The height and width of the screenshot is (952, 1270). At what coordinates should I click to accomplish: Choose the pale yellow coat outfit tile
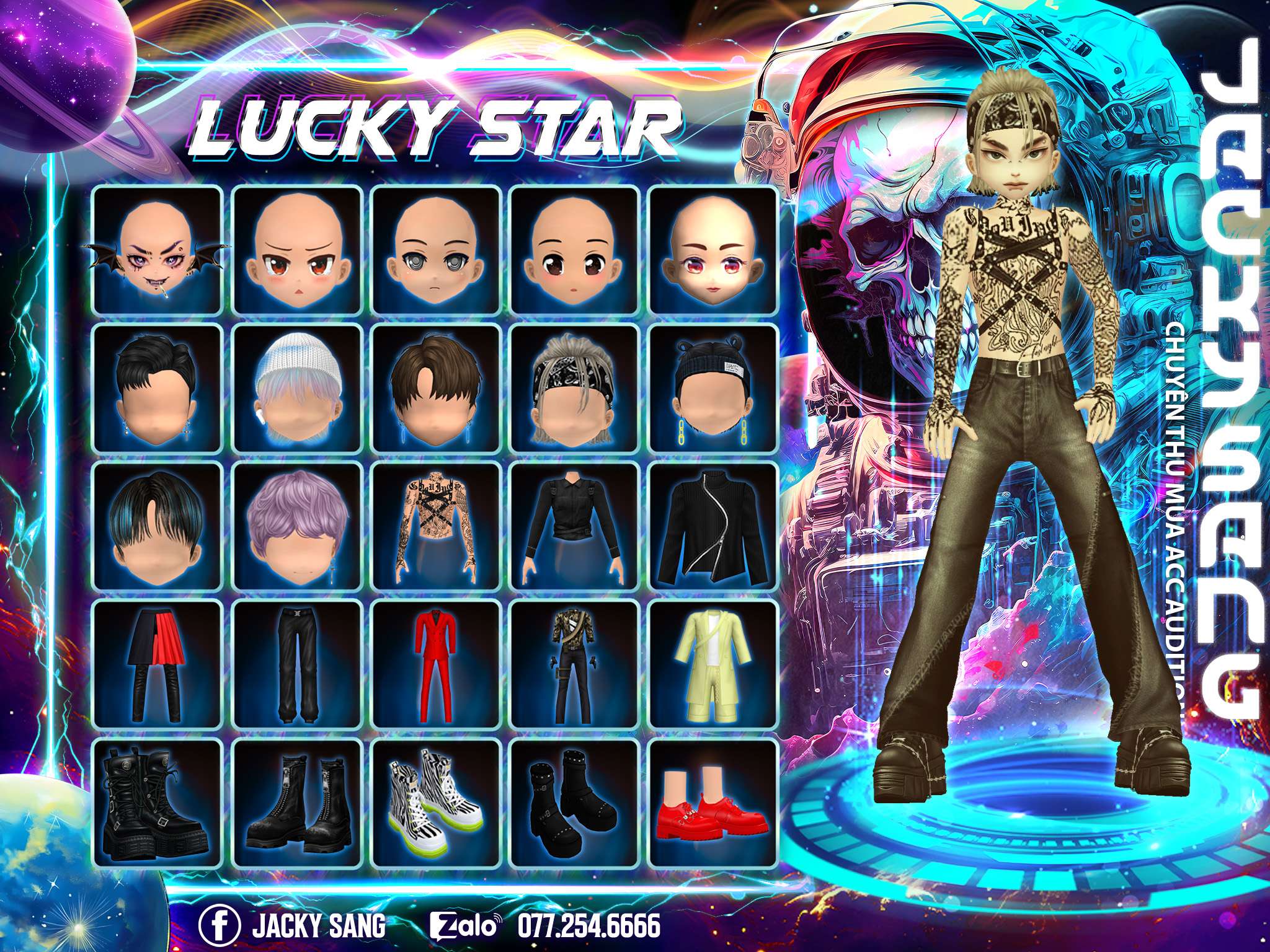click(x=713, y=664)
